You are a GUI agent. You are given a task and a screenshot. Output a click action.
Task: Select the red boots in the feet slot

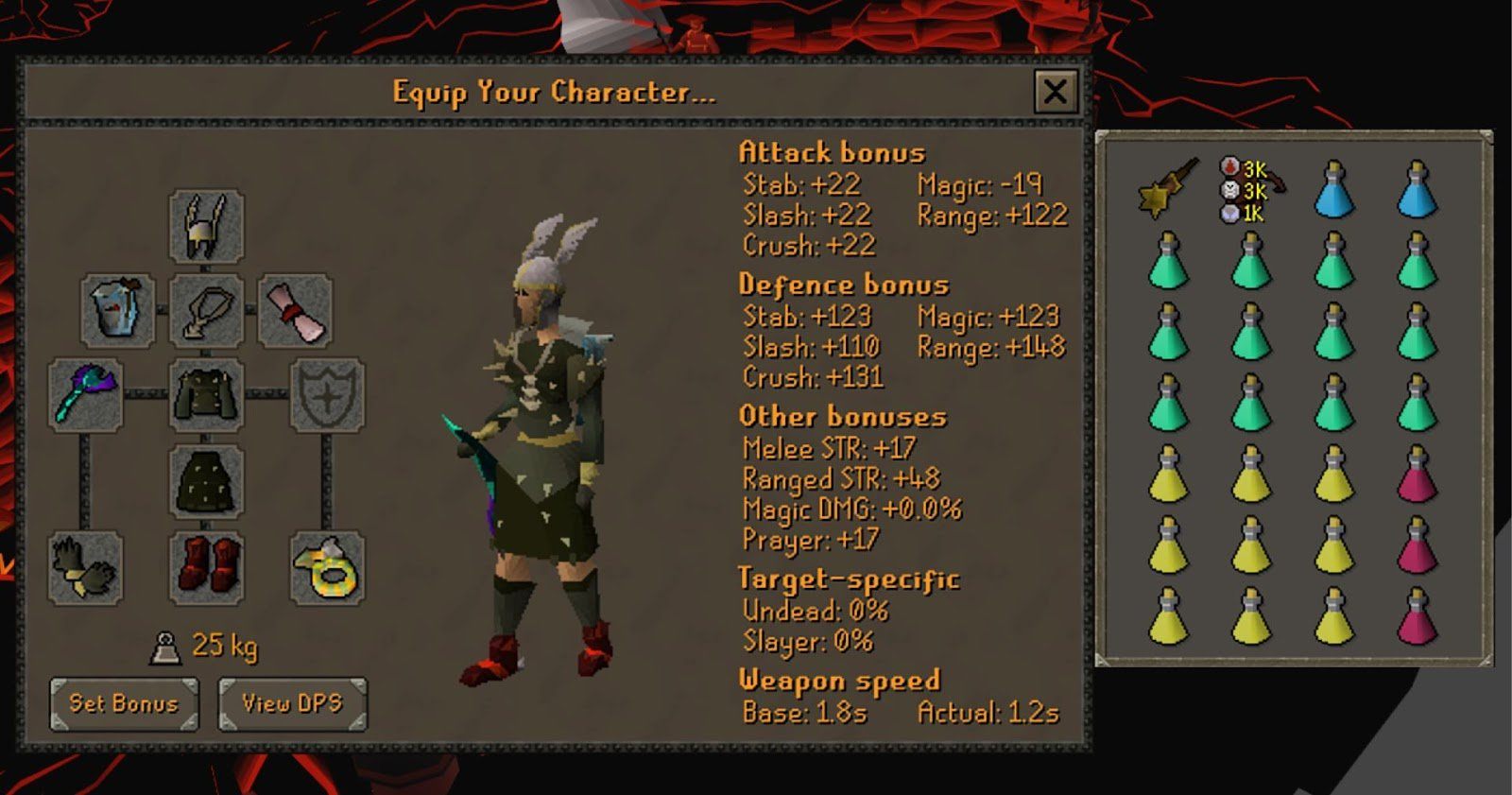coord(206,567)
